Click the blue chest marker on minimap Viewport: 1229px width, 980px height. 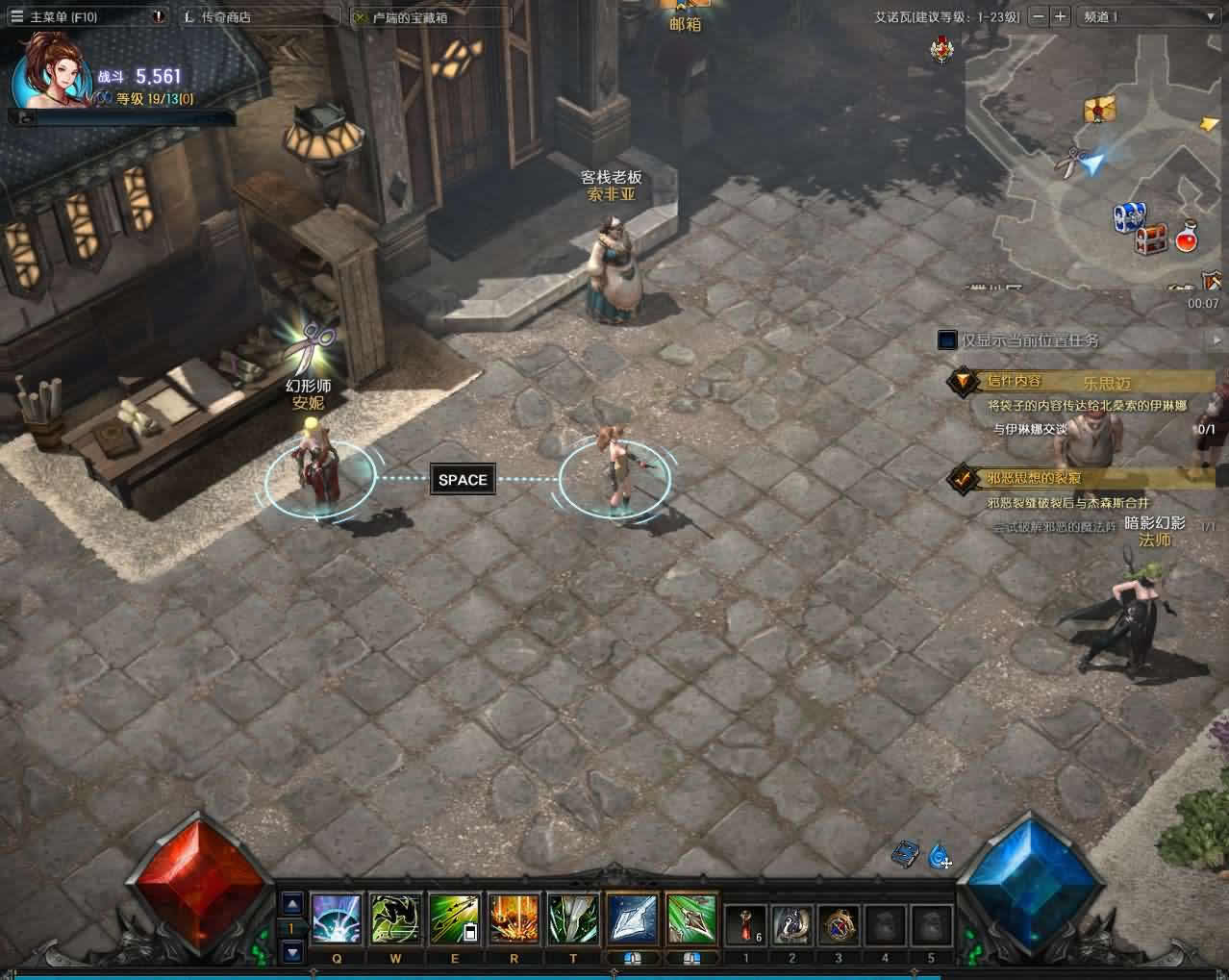pyautogui.click(x=1129, y=215)
